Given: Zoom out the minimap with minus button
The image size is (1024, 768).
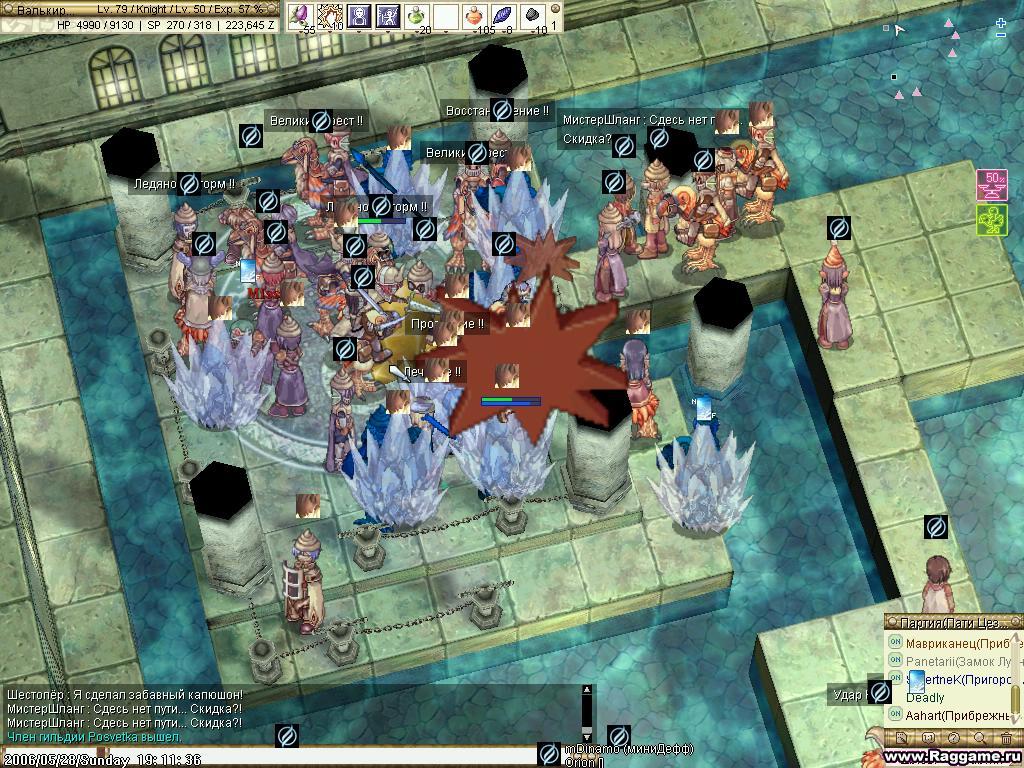Looking at the screenshot, I should 1001,35.
